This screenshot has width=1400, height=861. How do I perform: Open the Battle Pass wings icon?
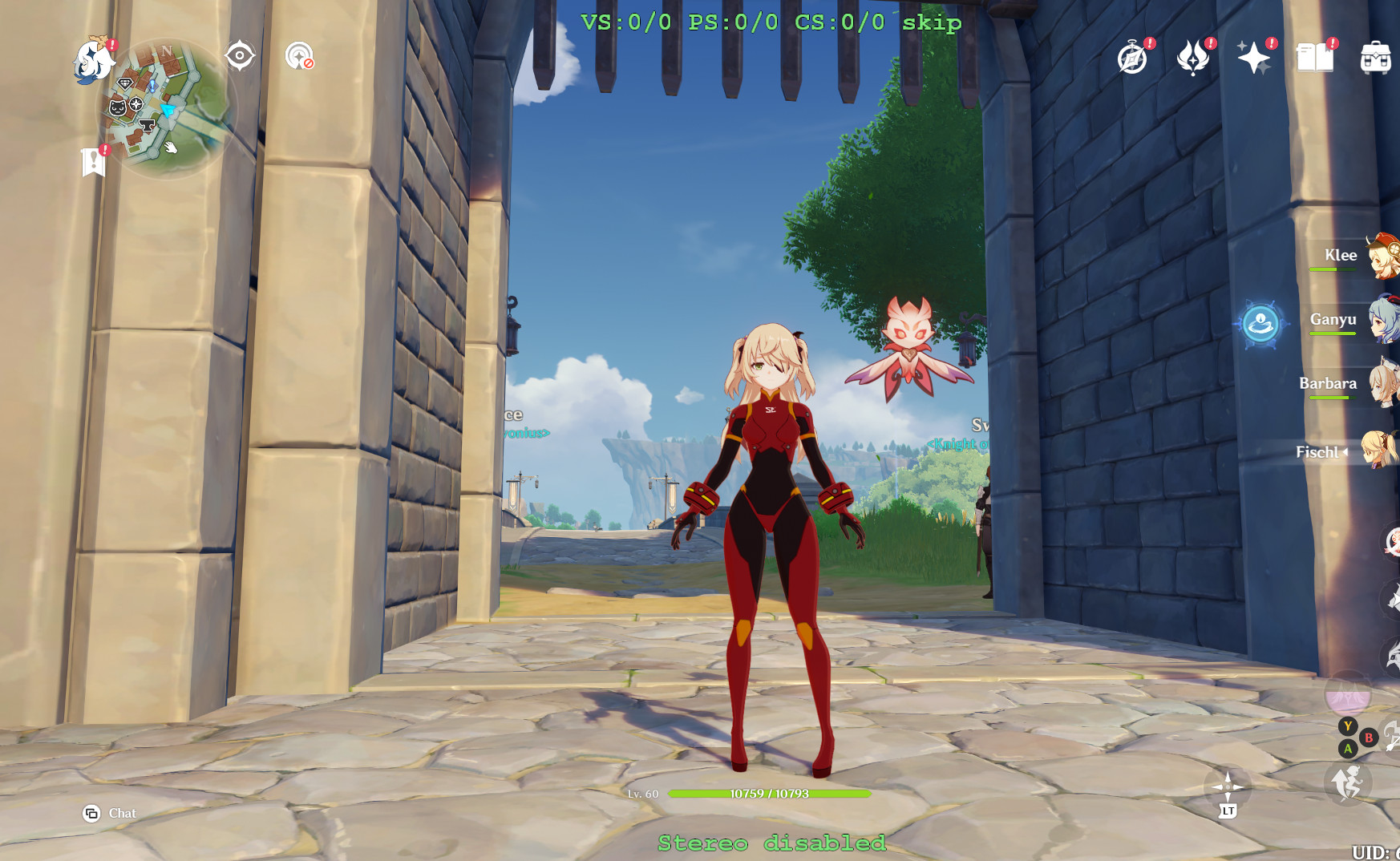(1194, 58)
